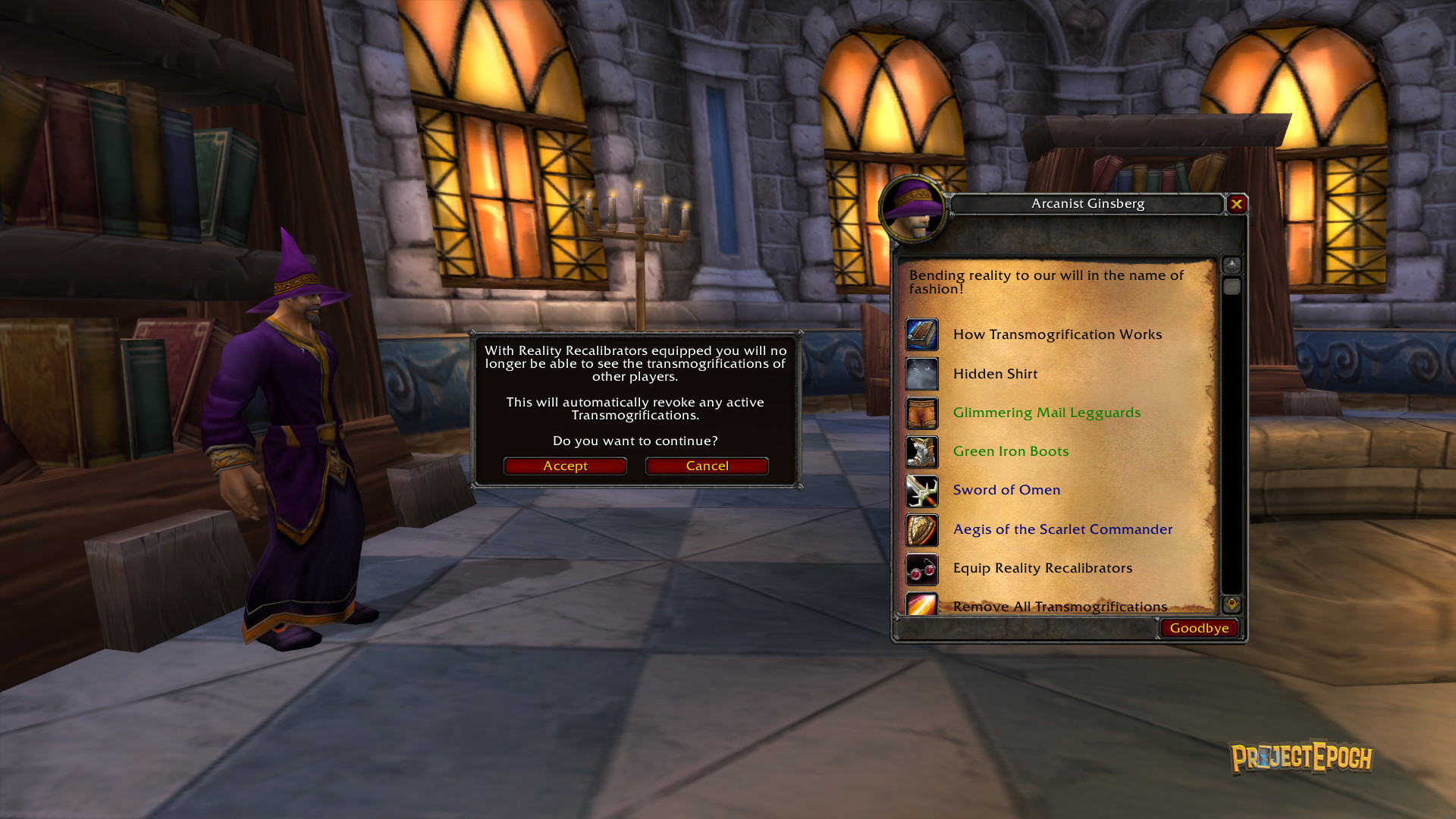
Task: Select Aegis of the Scarlet Commander
Action: click(x=1062, y=529)
